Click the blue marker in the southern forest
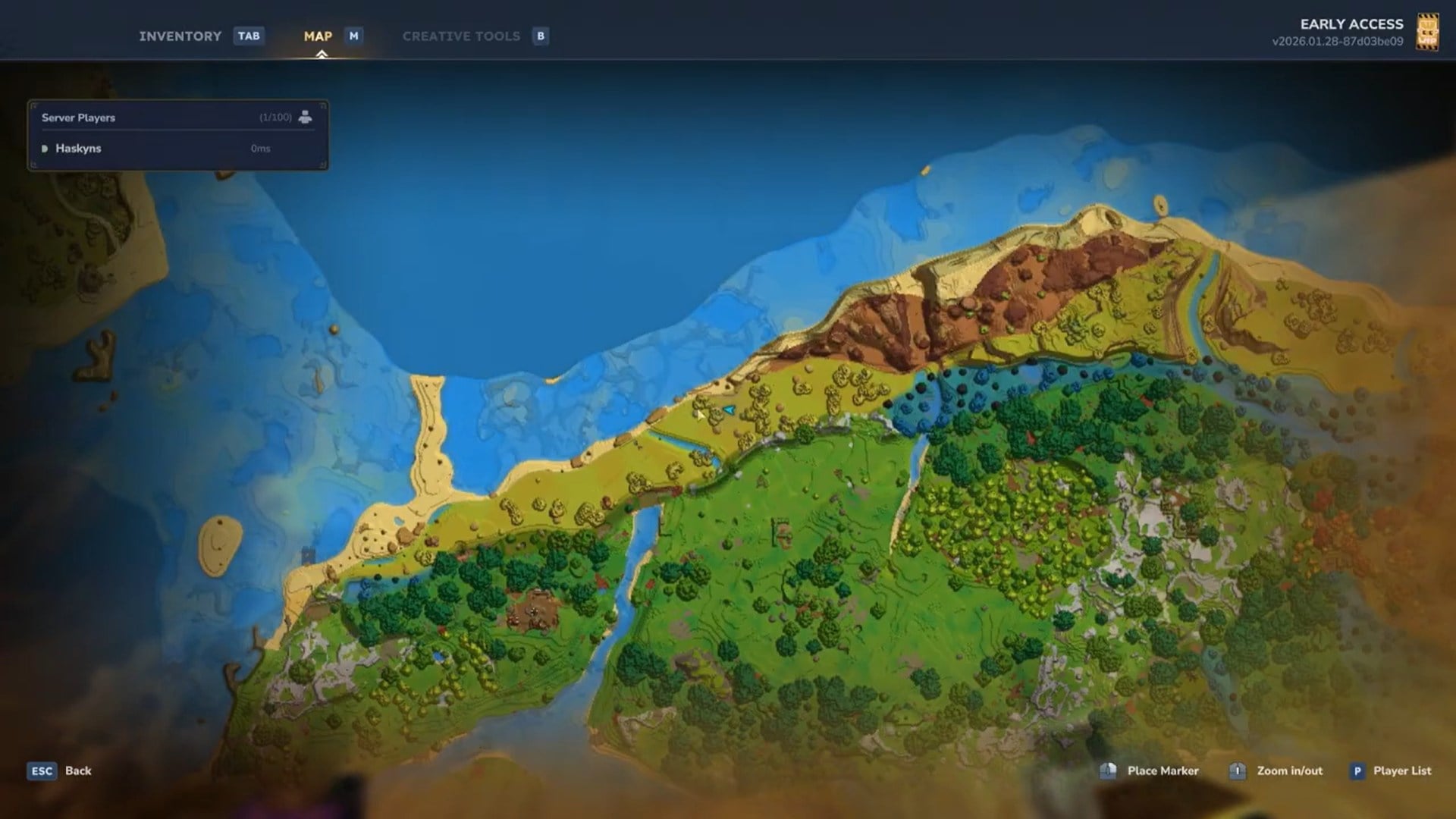 point(438,657)
